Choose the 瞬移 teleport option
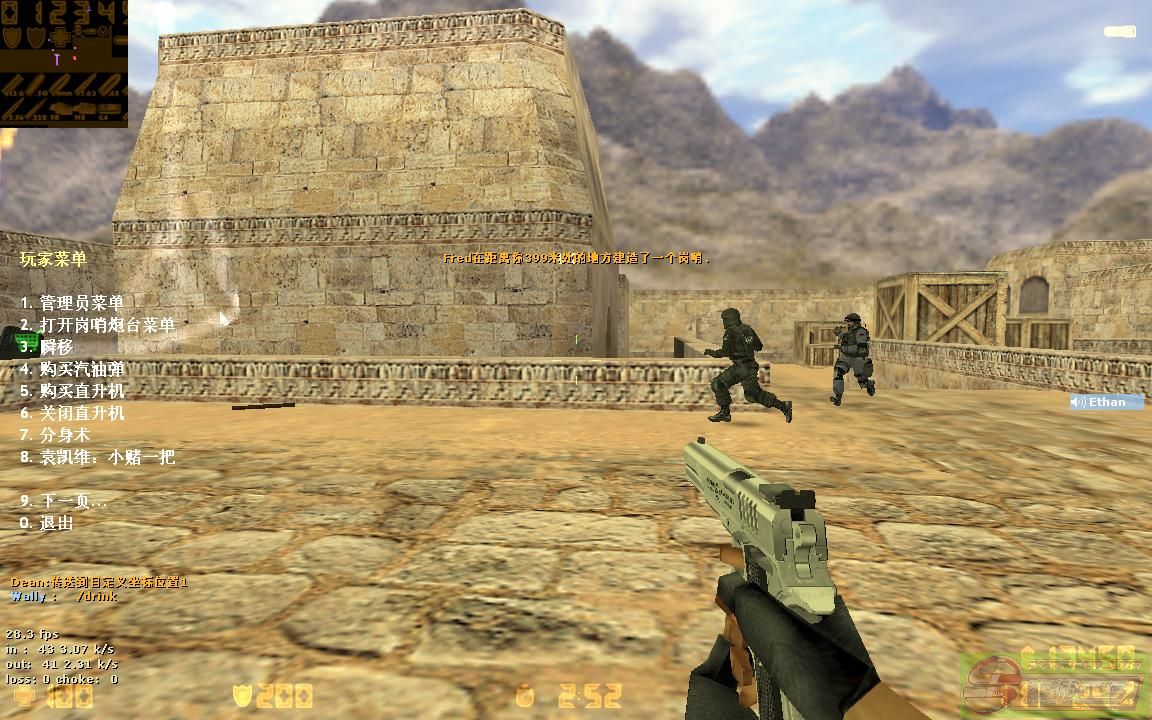Screen dimensions: 1152x720 coord(47,347)
